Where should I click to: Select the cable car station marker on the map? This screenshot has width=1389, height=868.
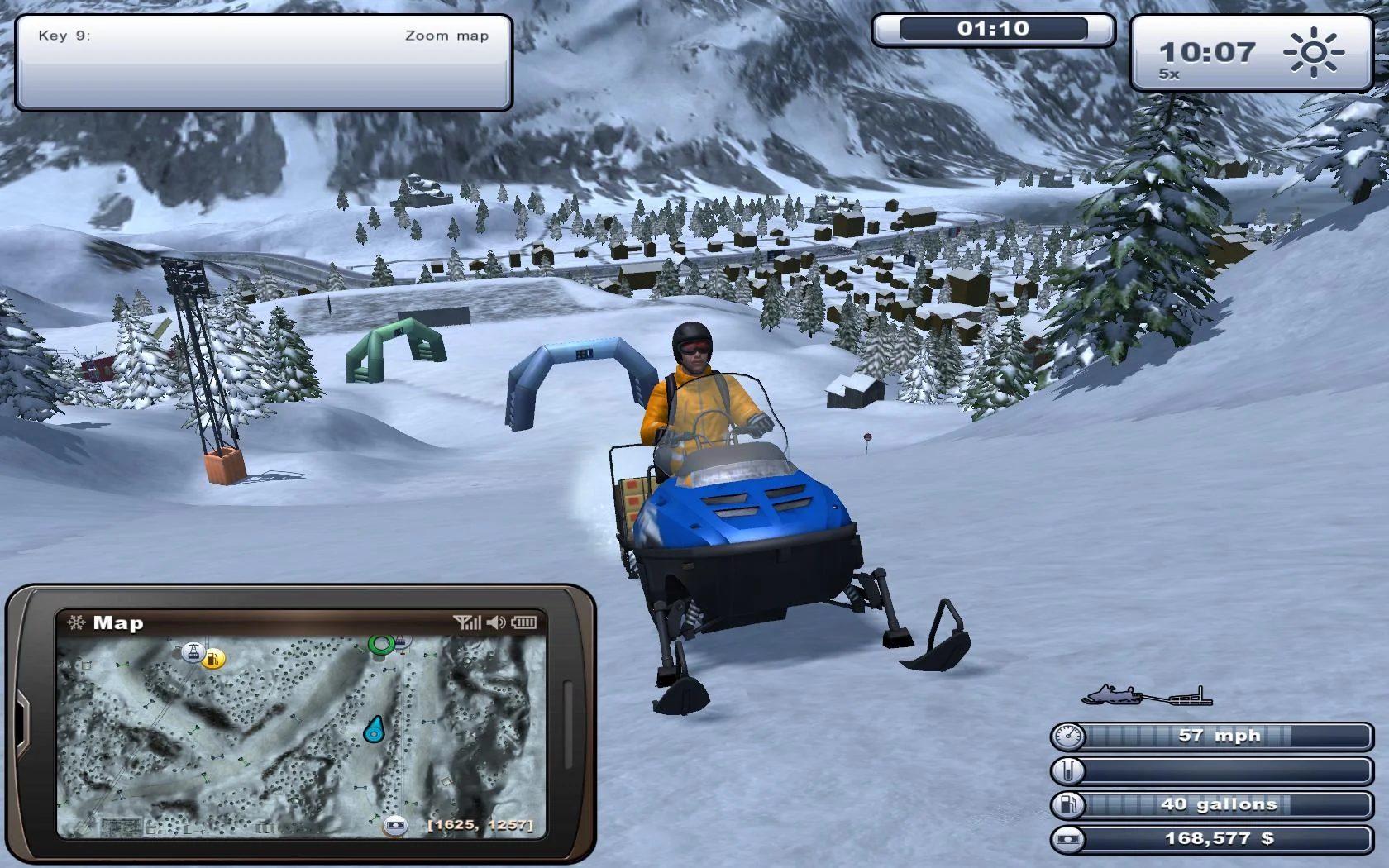tap(193, 651)
